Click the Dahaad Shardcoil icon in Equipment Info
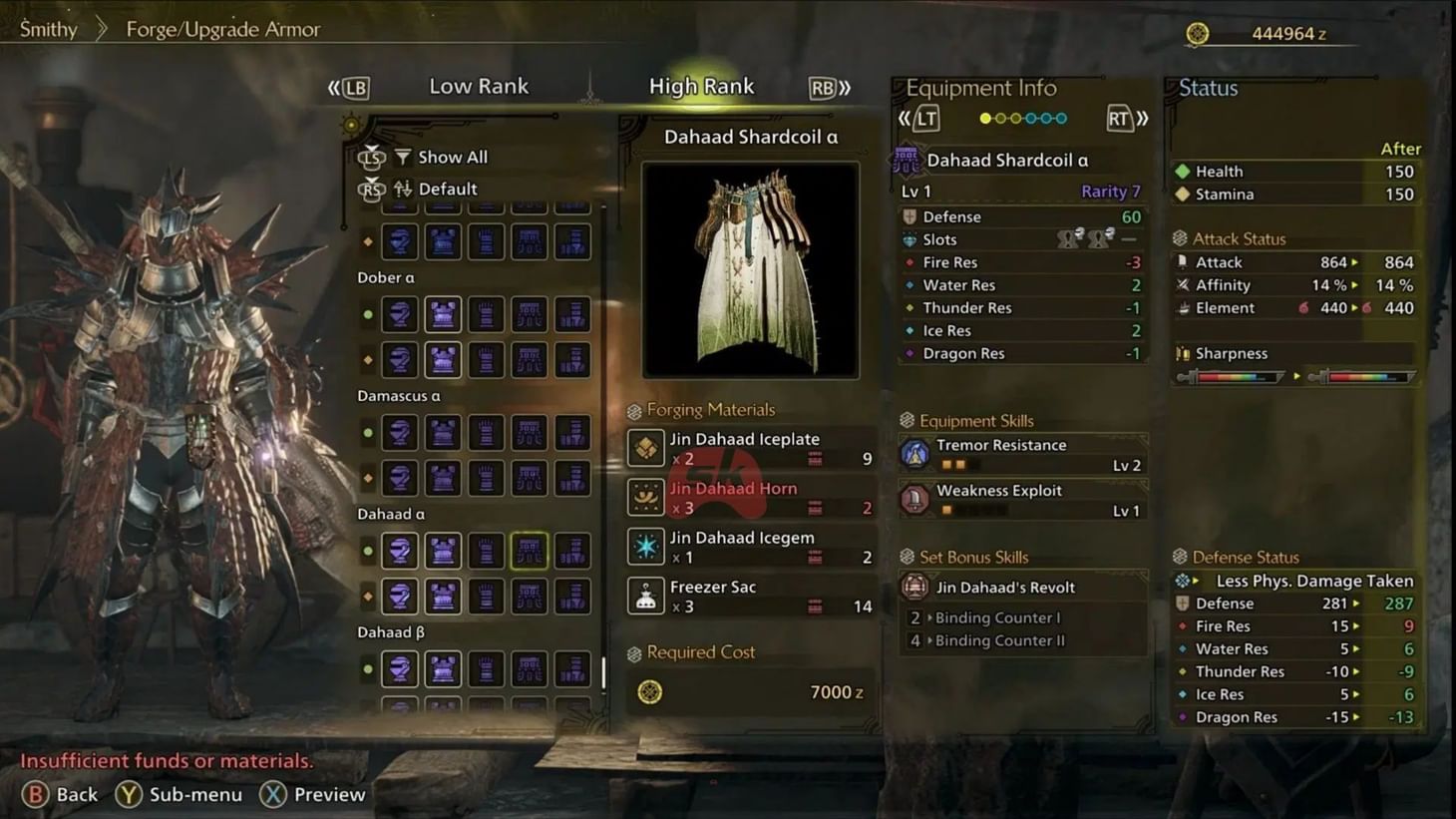Viewport: 1456px width, 819px height. click(908, 159)
